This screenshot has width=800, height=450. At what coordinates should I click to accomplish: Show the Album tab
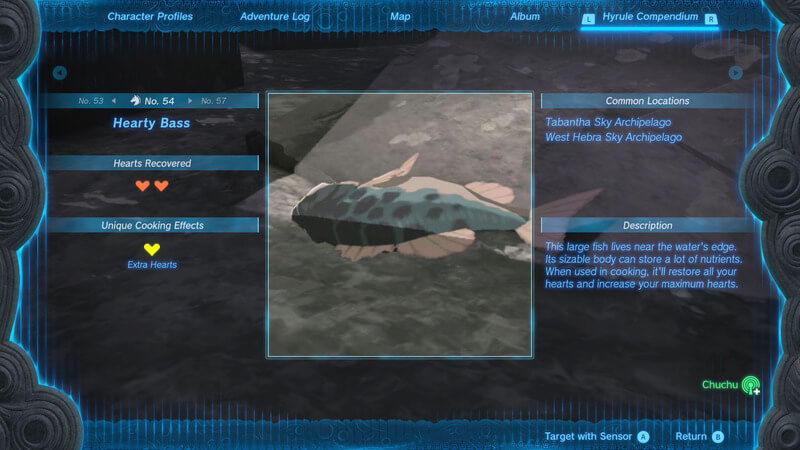(x=524, y=17)
